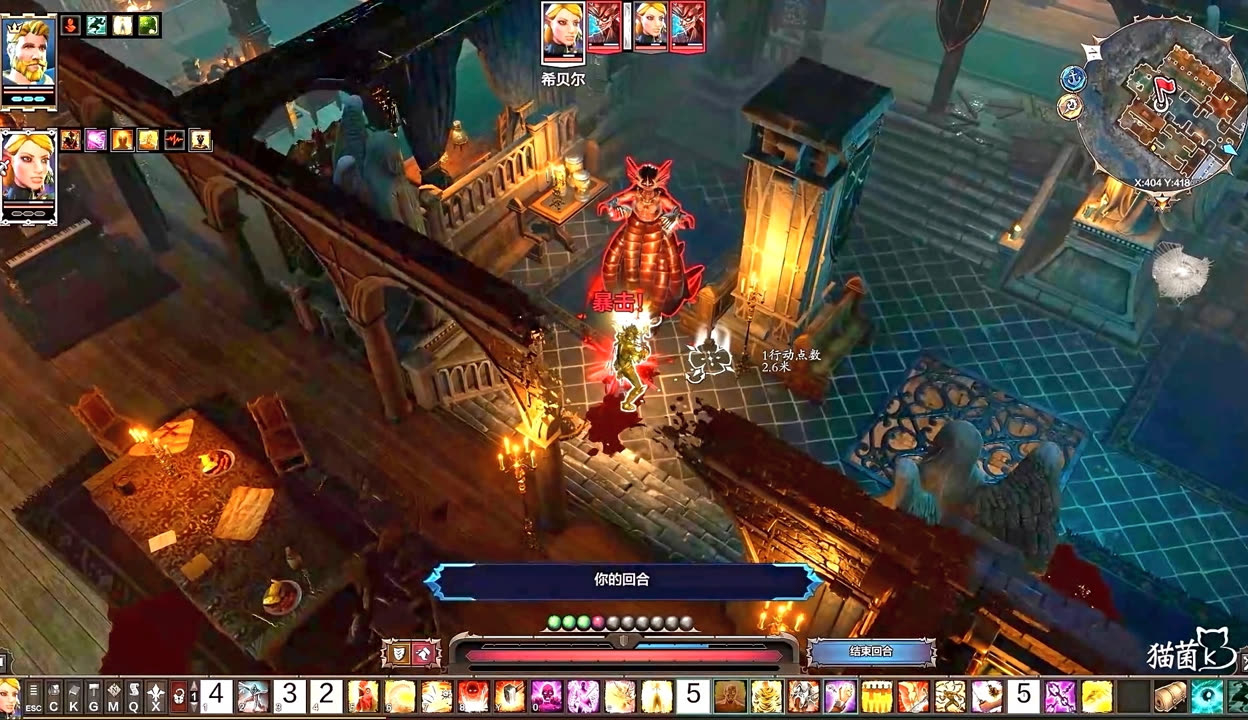Activate the red roaring face skill
Screen dimensions: 1248x720
click(473, 696)
